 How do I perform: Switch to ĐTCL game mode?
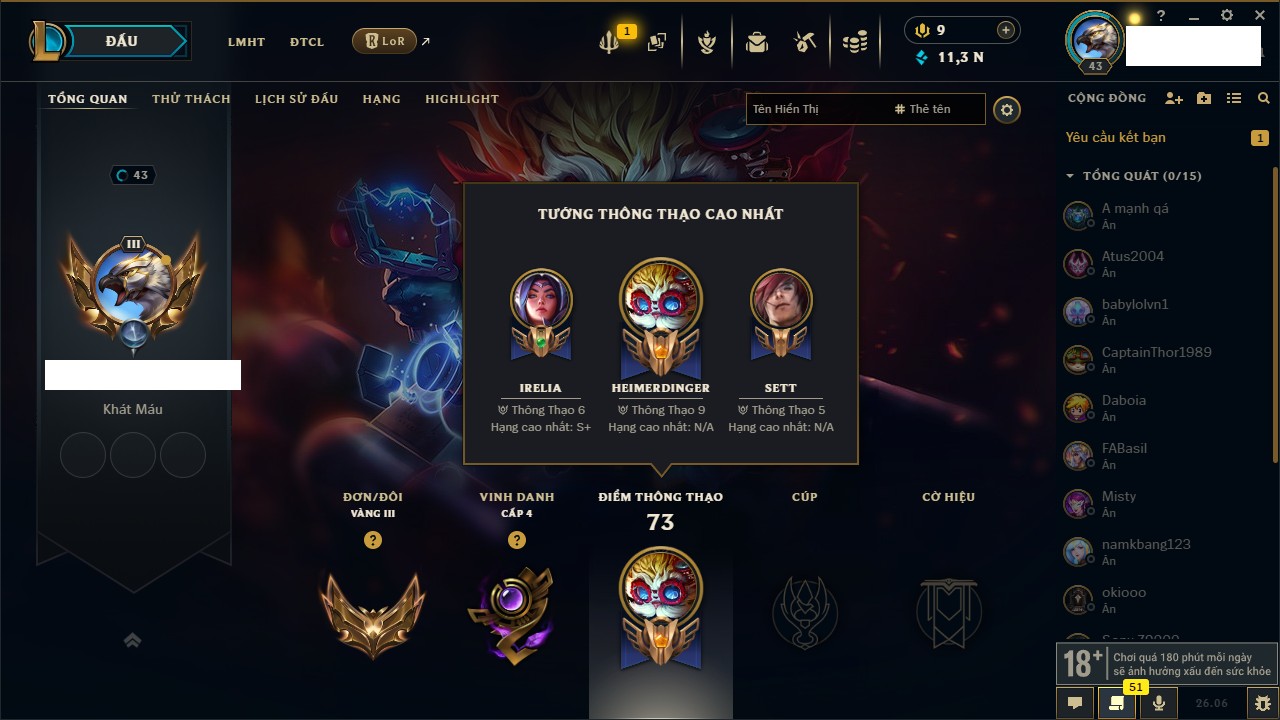(x=307, y=42)
